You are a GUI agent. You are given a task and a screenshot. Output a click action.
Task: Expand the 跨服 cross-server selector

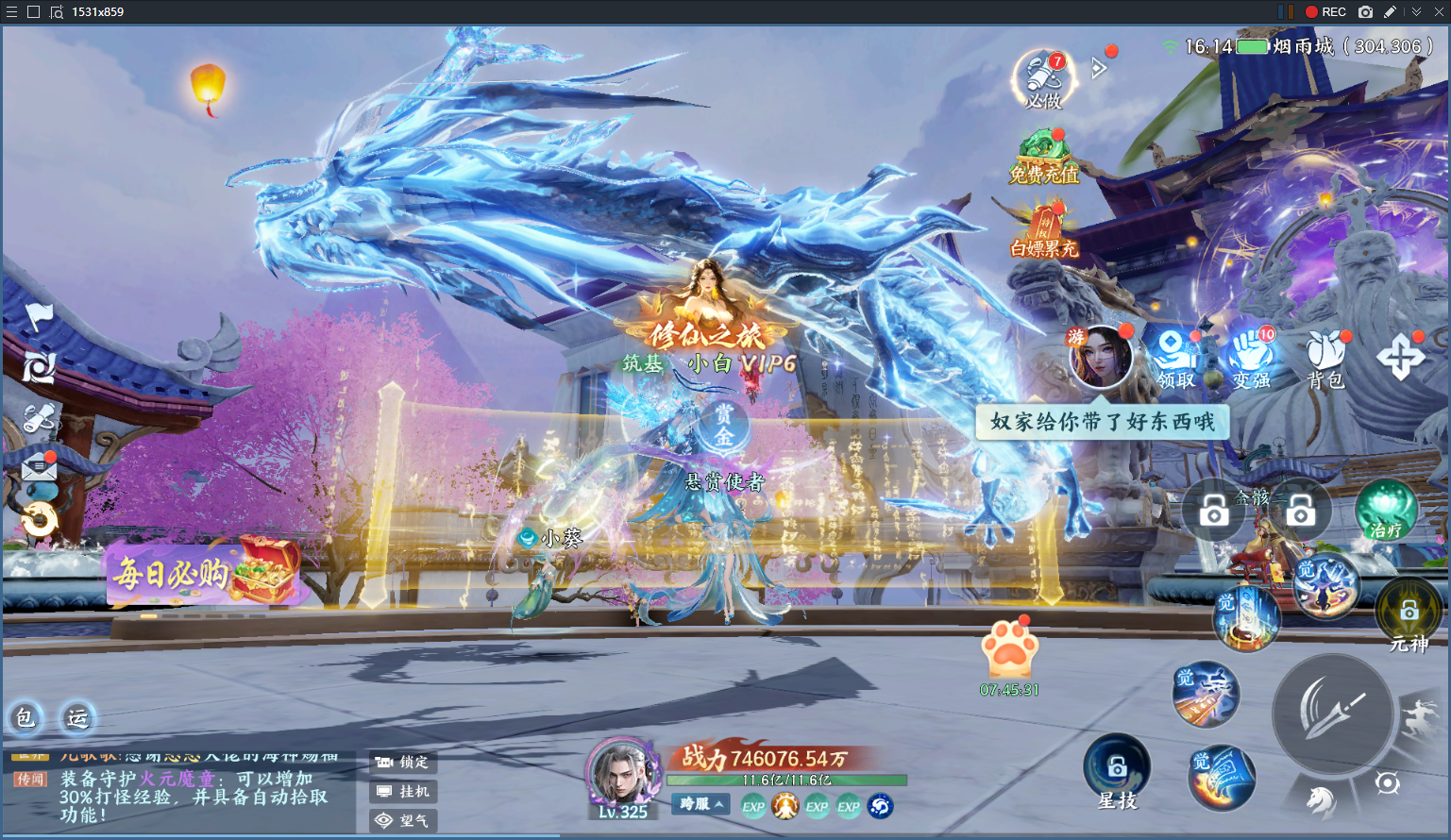(x=702, y=804)
